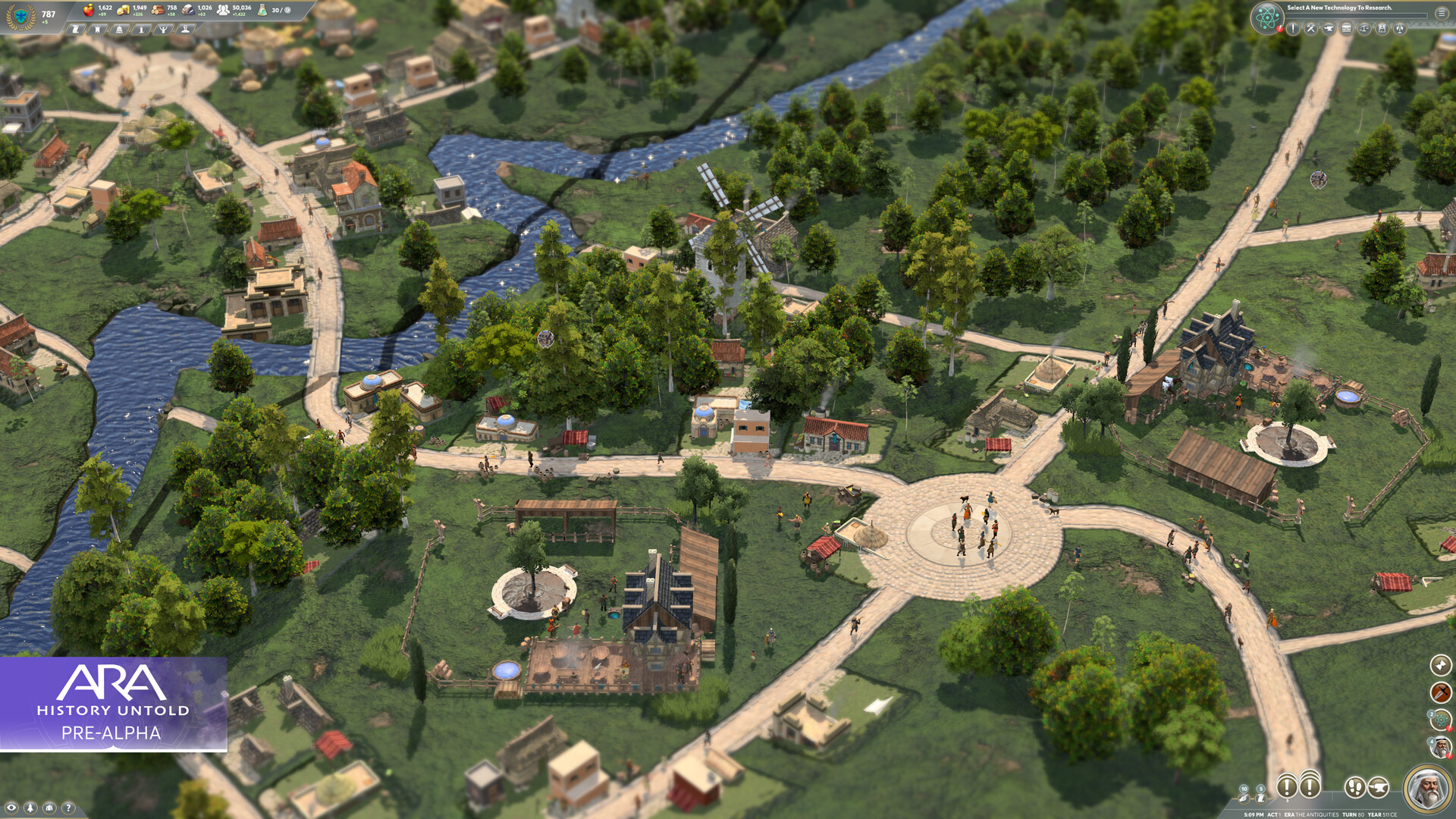Viewport: 1456px width, 819px height.
Task: Click 'Select A New Technology To Research' banner
Action: click(1340, 8)
